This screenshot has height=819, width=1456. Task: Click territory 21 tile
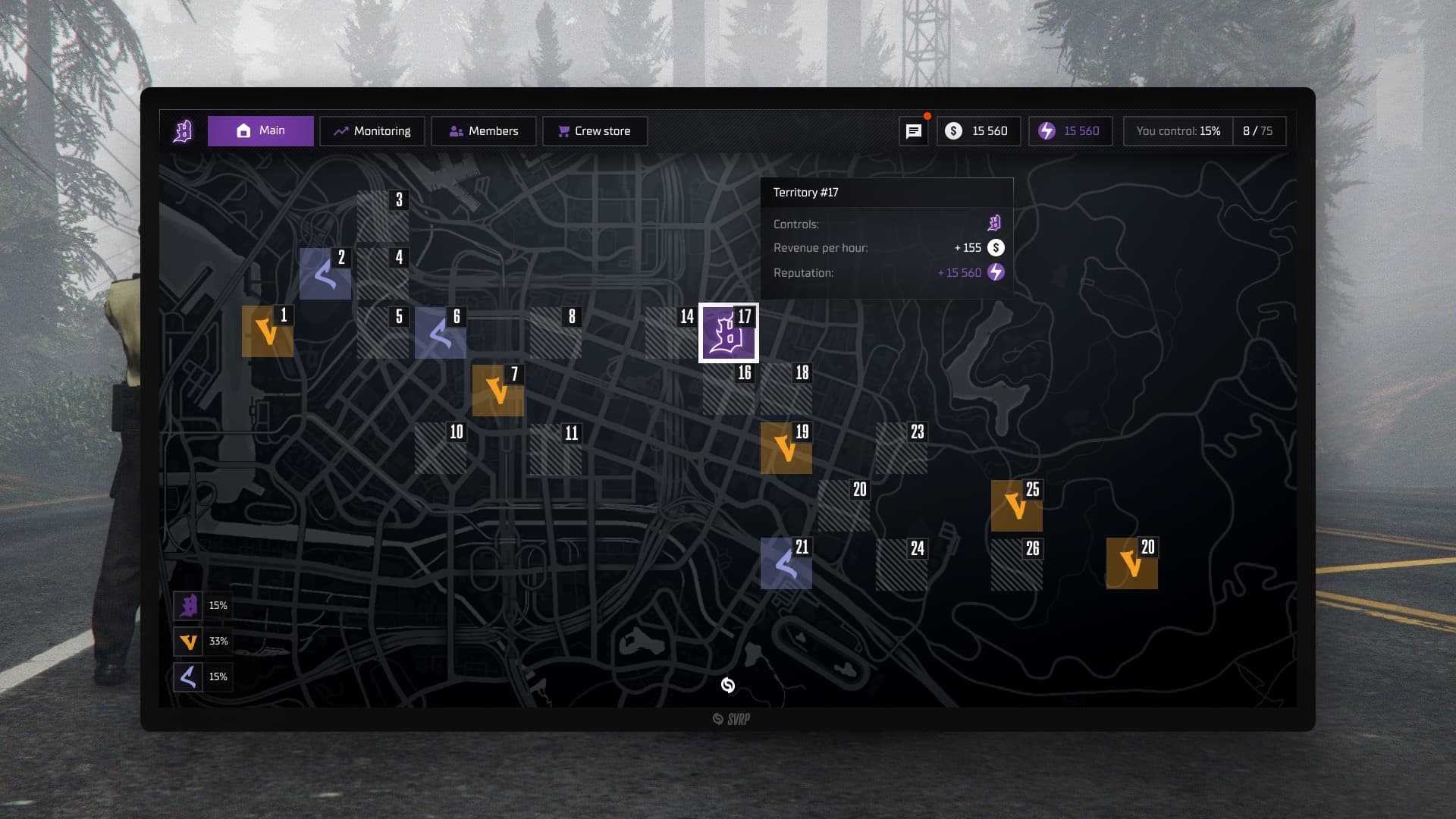click(786, 563)
